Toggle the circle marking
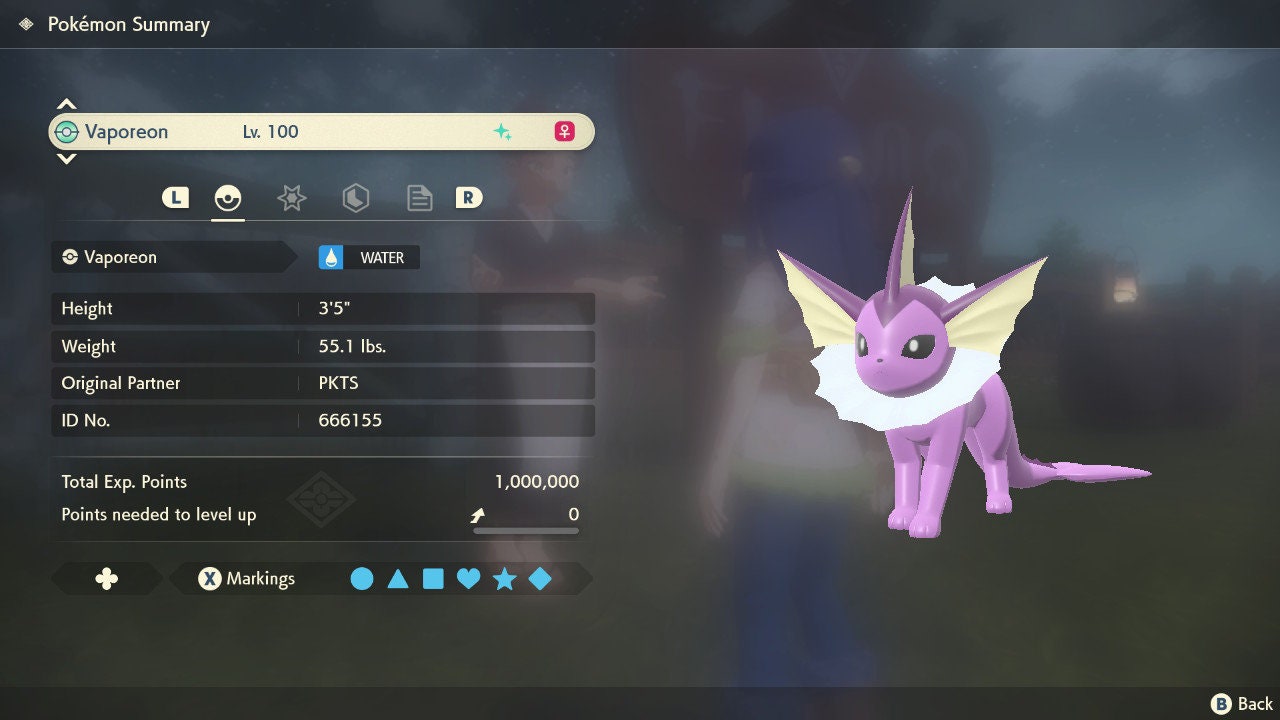The width and height of the screenshot is (1280, 720). coord(362,579)
